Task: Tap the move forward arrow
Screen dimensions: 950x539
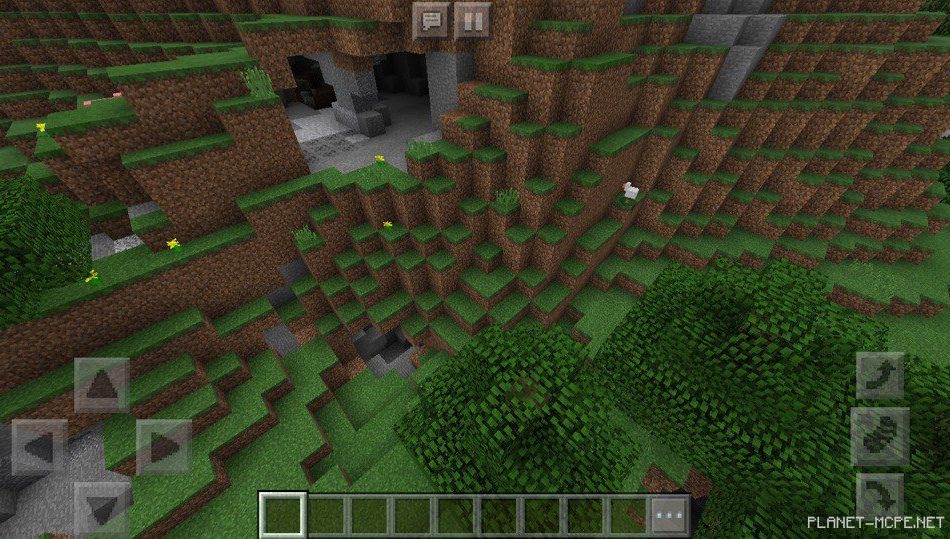Action: click(101, 385)
